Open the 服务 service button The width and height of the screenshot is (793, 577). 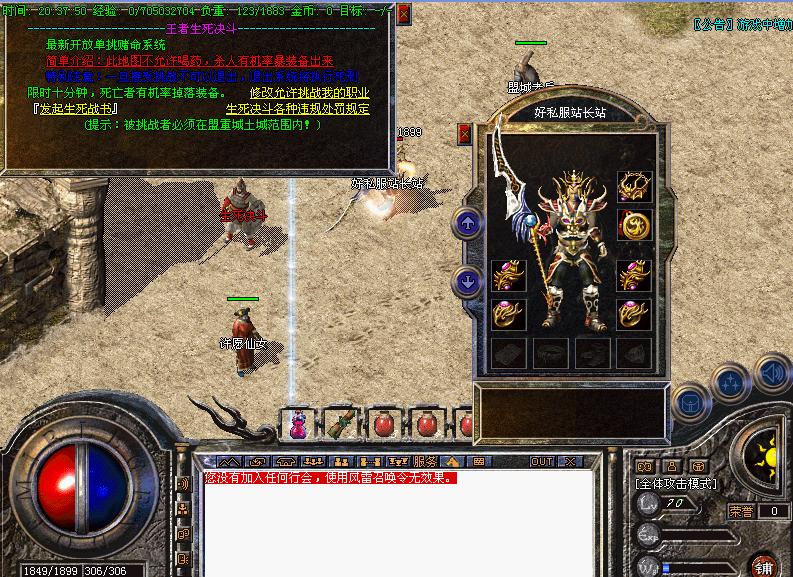click(x=424, y=461)
